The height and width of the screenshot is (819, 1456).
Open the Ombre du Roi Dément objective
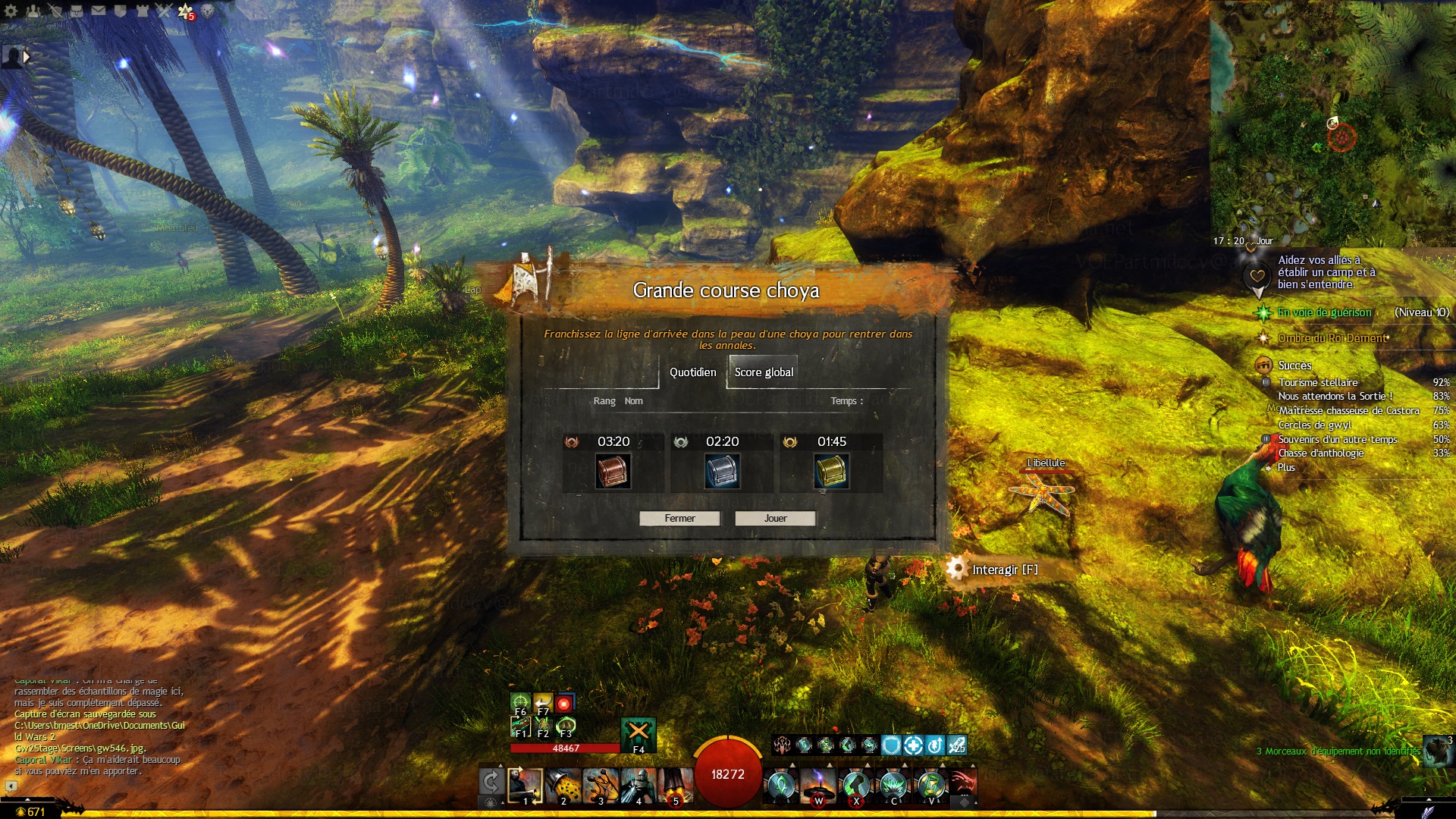(1332, 338)
